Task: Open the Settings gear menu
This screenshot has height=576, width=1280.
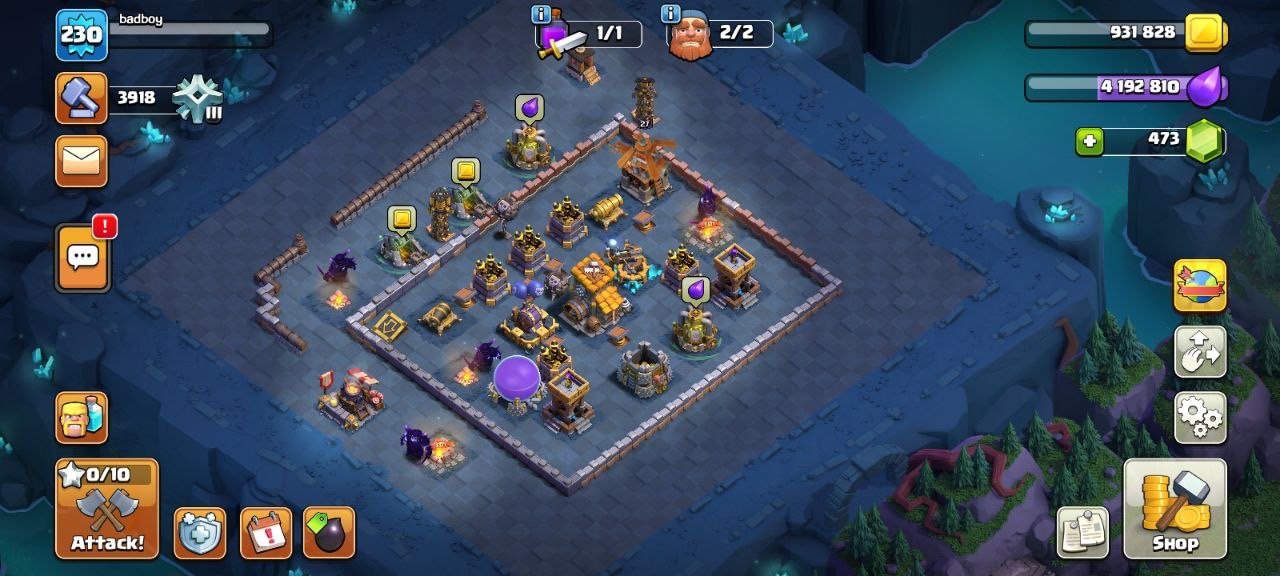Action: point(1199,416)
